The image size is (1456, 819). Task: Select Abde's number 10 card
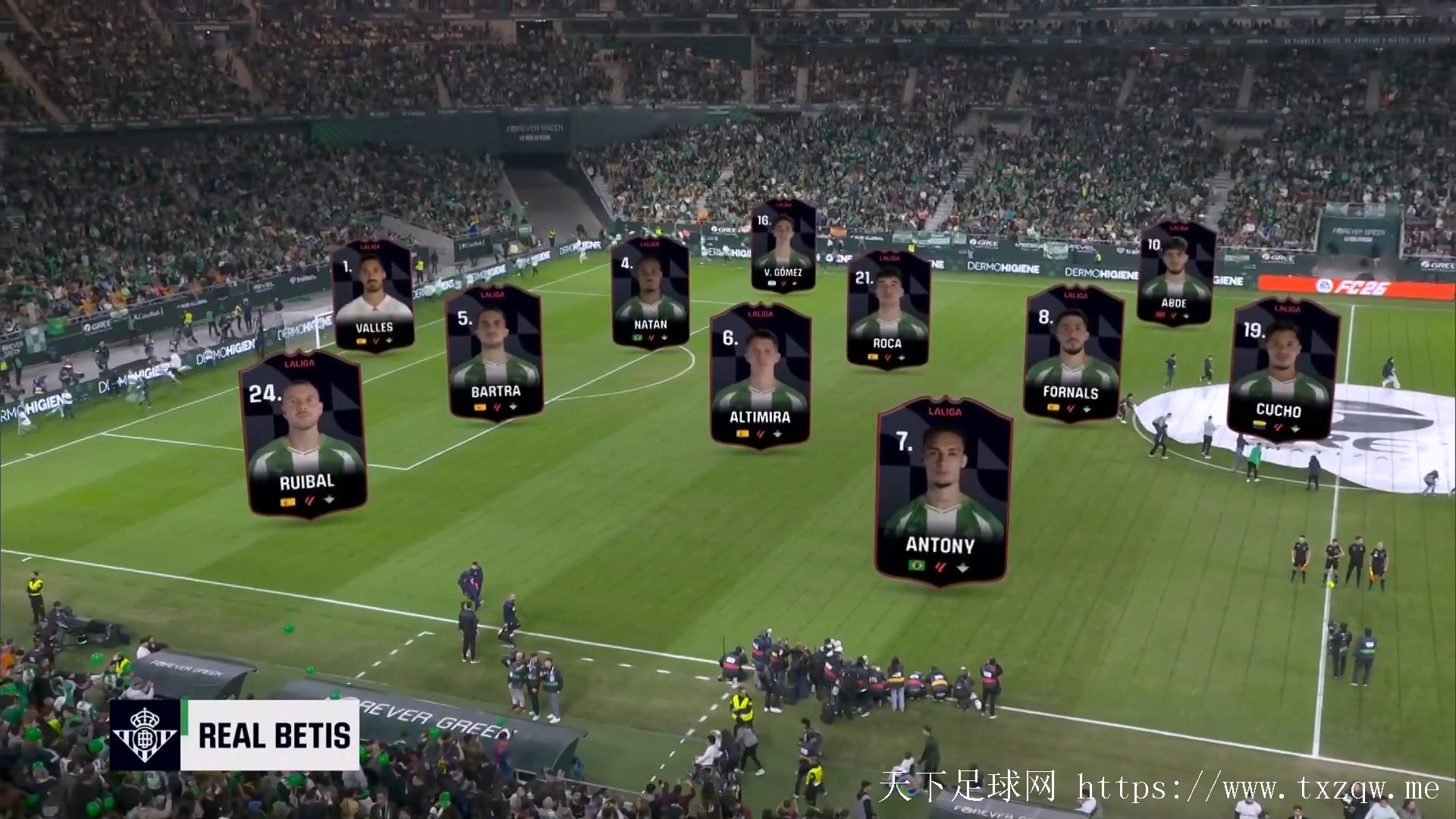pos(1175,274)
